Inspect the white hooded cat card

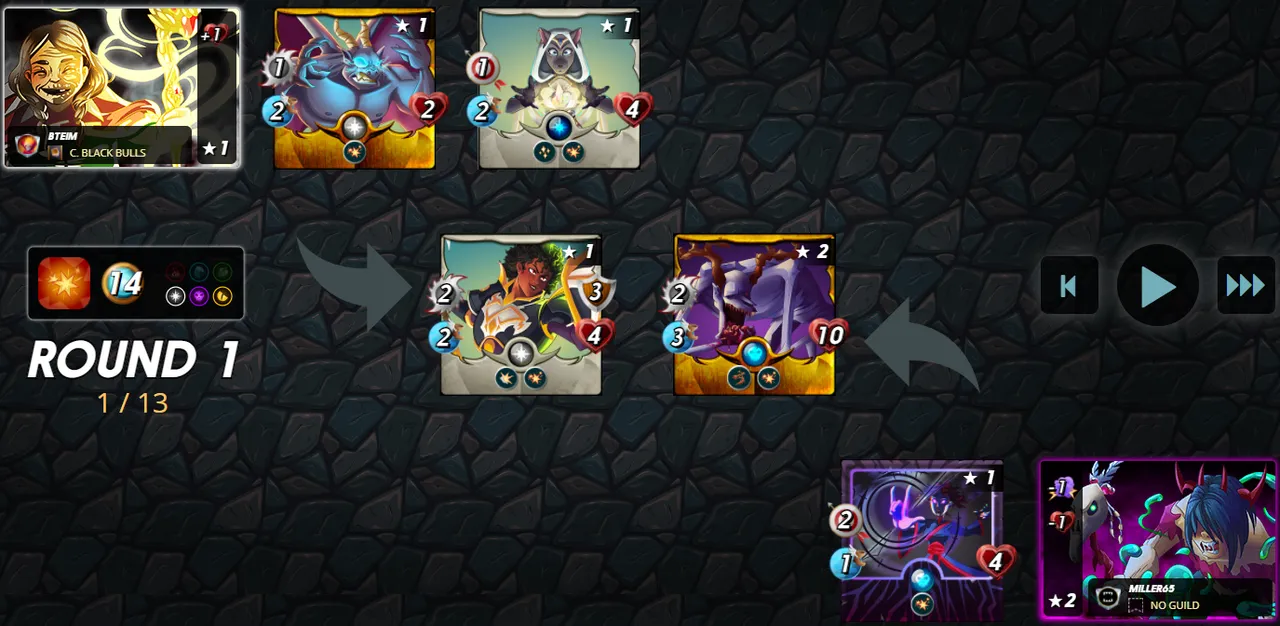click(x=559, y=88)
